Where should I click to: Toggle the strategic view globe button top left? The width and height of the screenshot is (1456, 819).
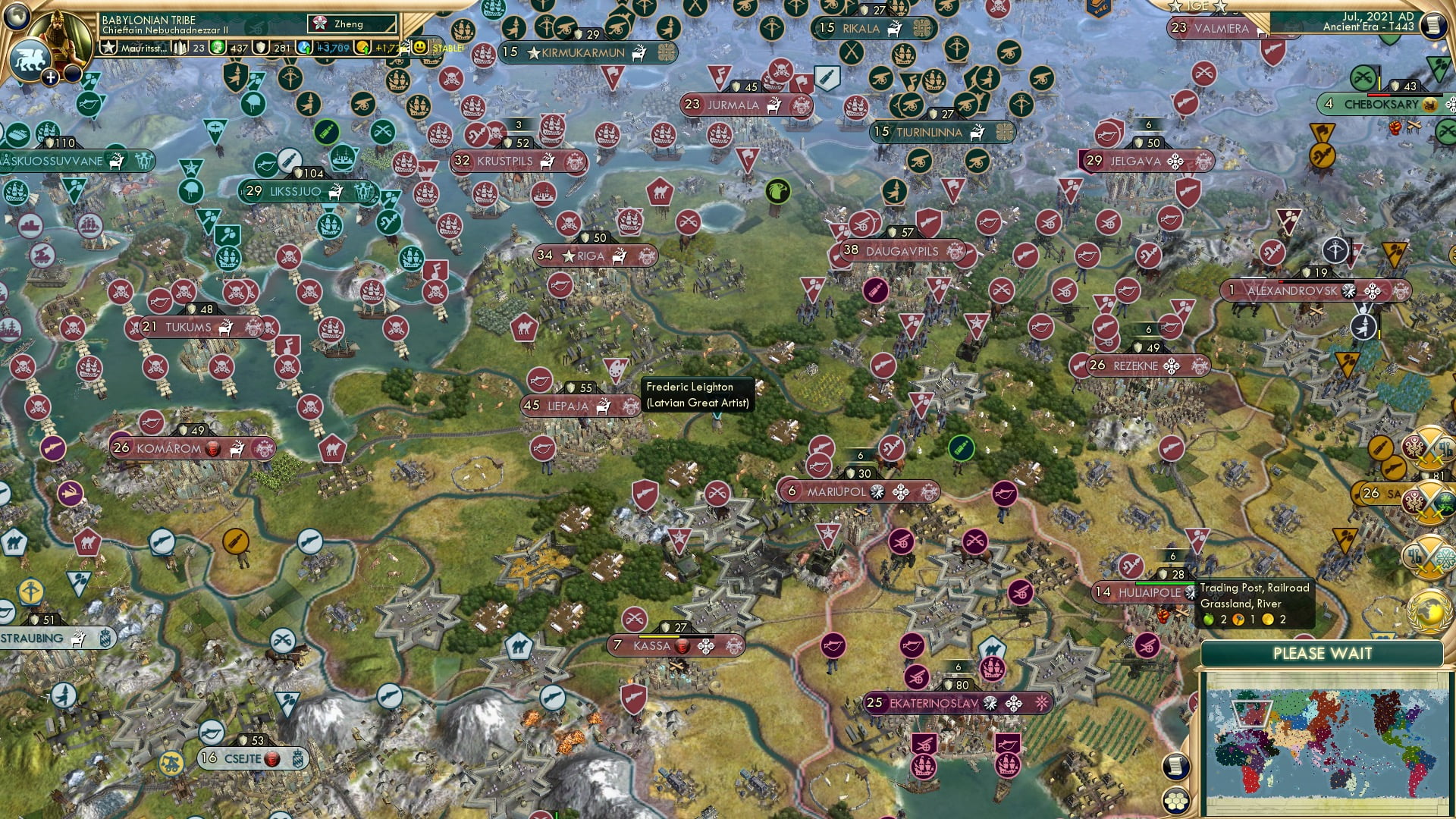click(17, 15)
